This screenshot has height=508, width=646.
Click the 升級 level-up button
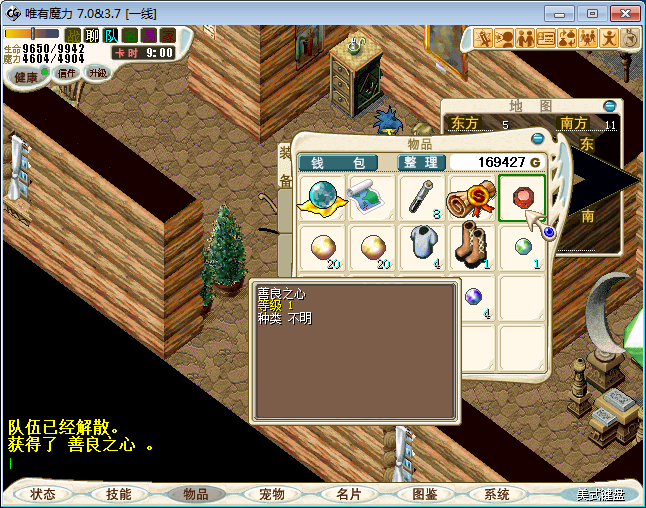point(97,72)
